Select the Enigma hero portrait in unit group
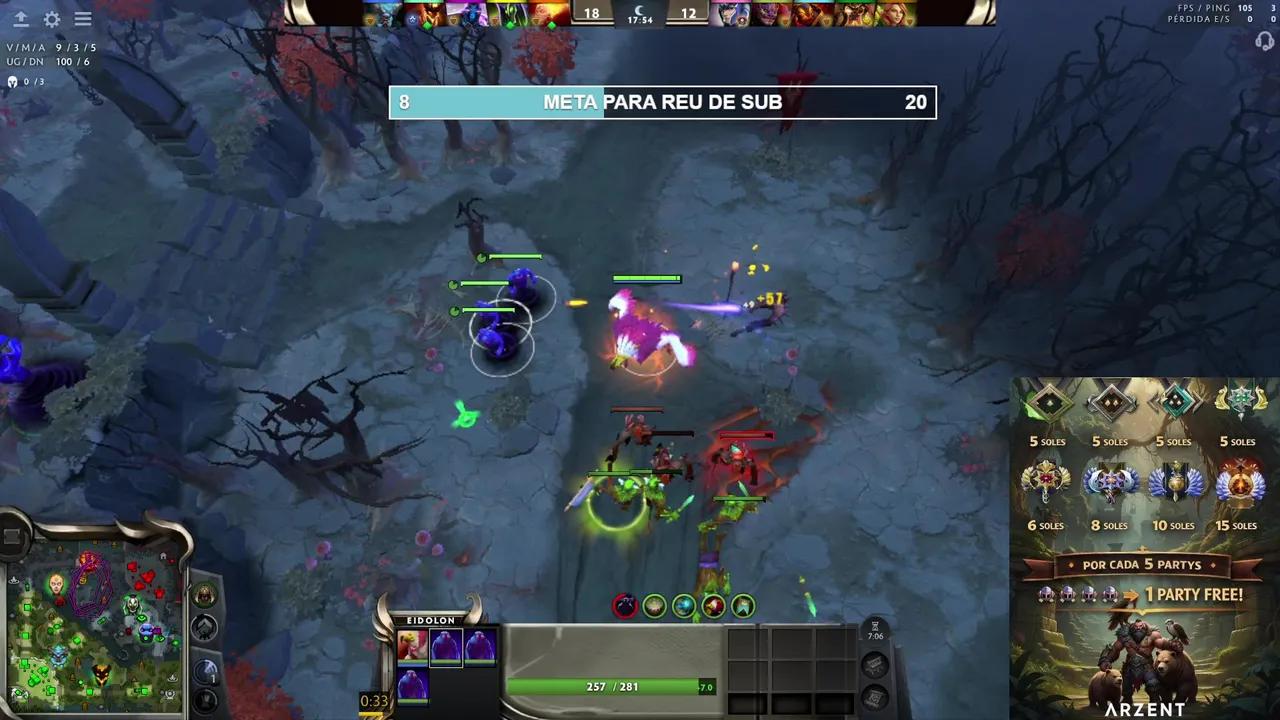Screen dimensions: 1280x720 coord(412,647)
